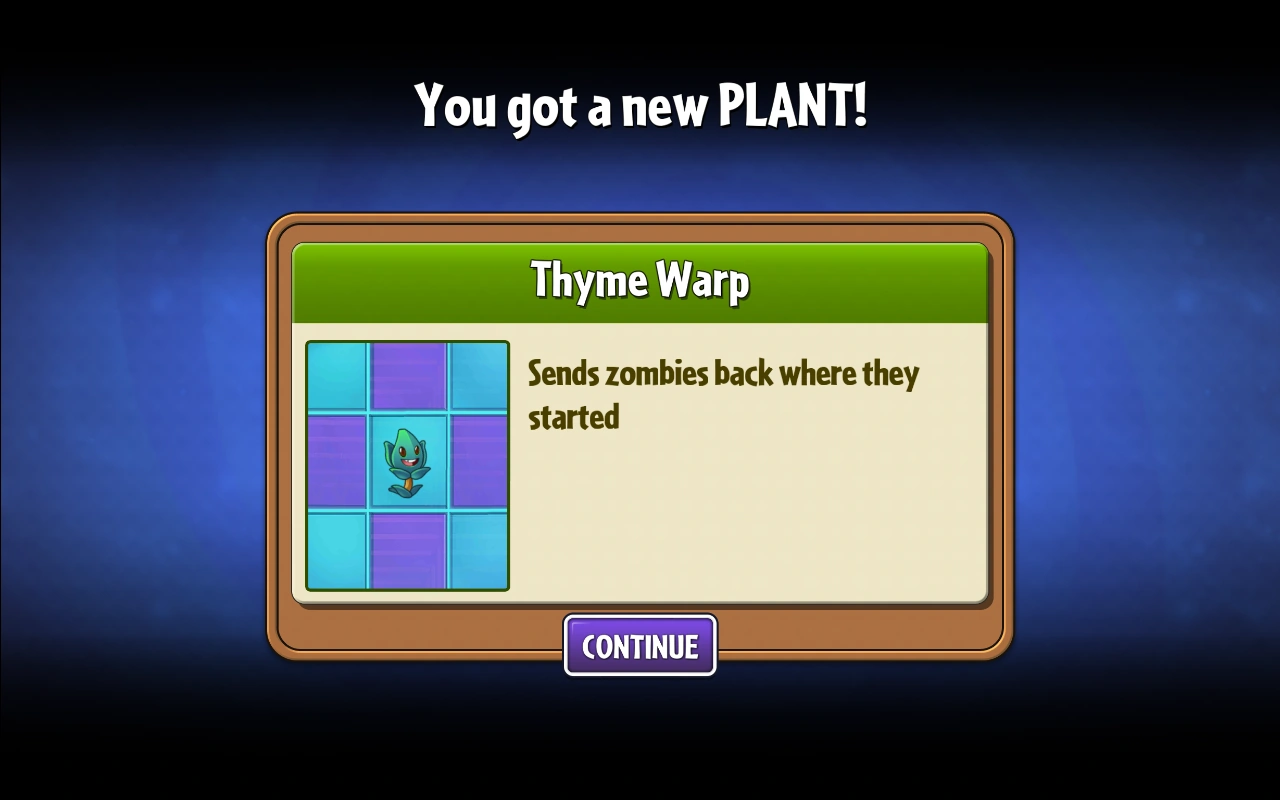Click the purple CONTINUE button gradient
1280x800 pixels.
640,646
